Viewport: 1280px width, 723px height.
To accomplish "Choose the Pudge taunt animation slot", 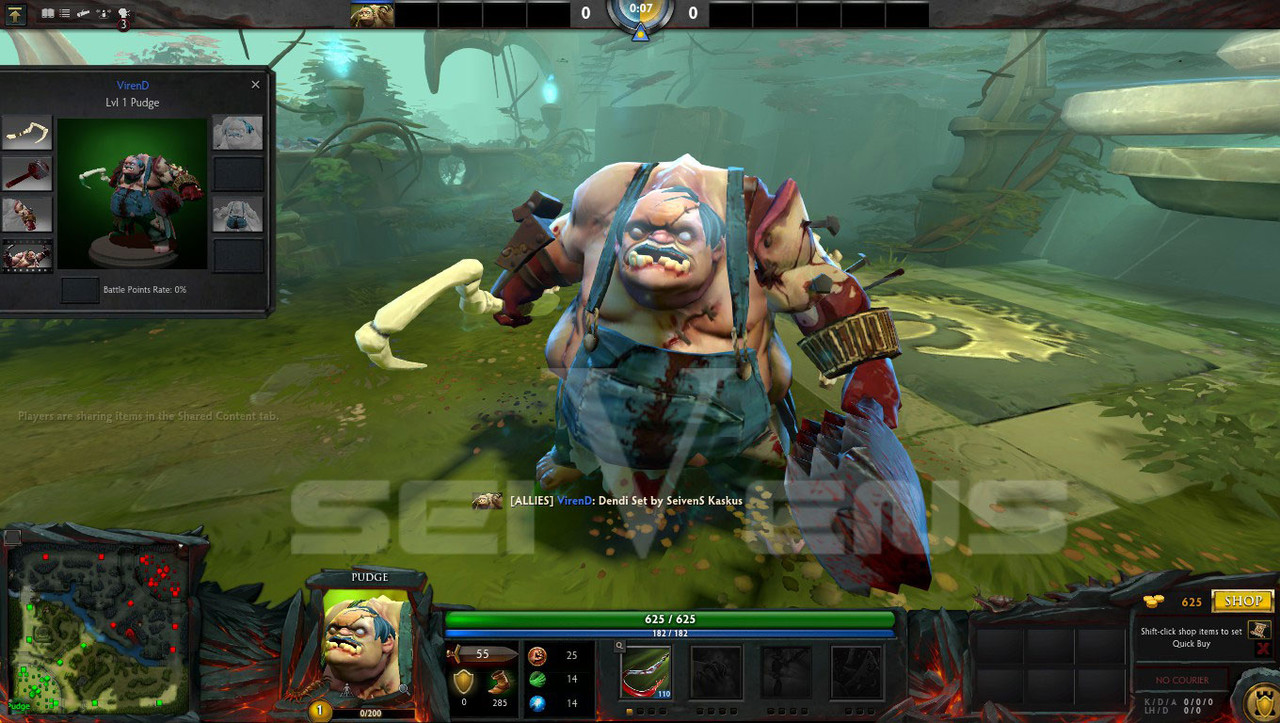I will point(27,255).
